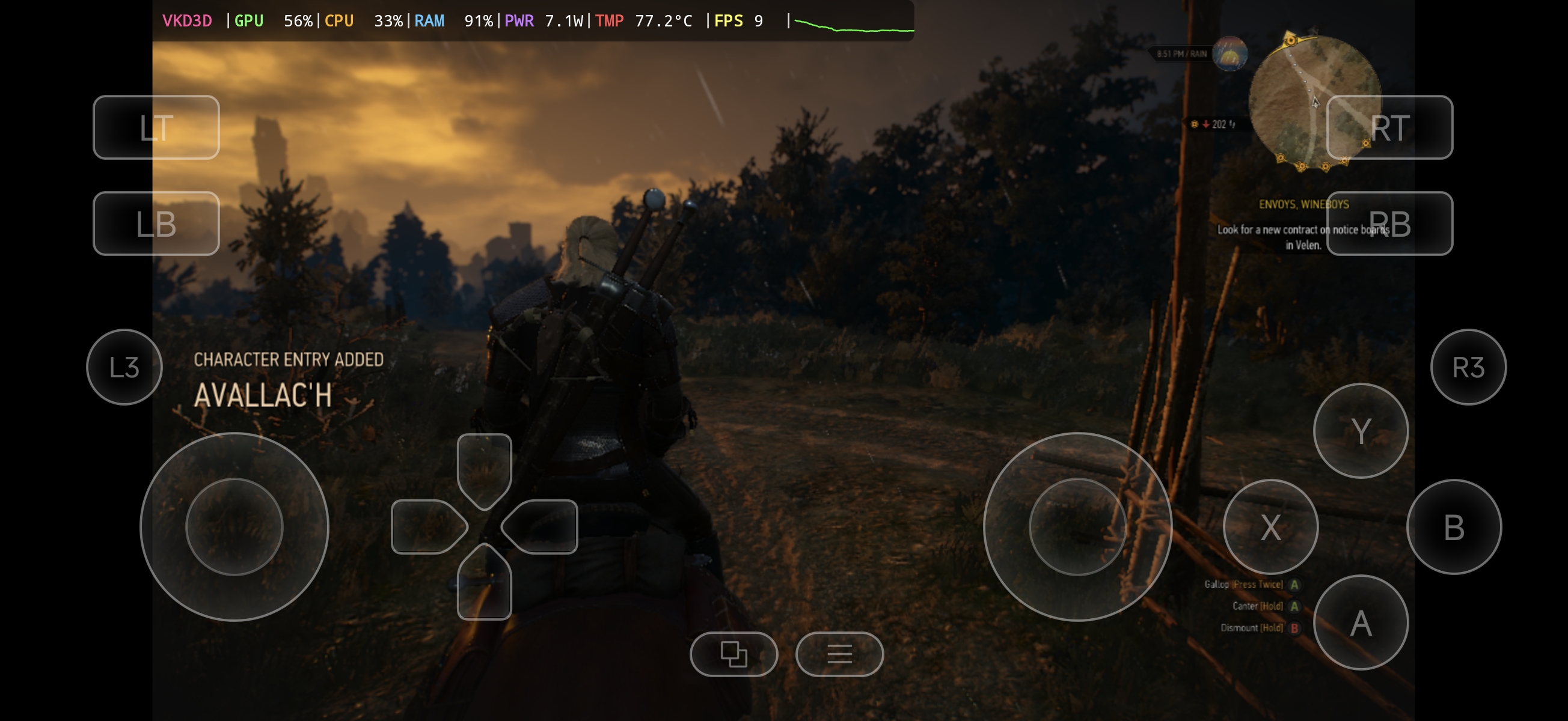Viewport: 1568px width, 721px height.
Task: Touch the left virtual analog stick
Action: point(234,527)
